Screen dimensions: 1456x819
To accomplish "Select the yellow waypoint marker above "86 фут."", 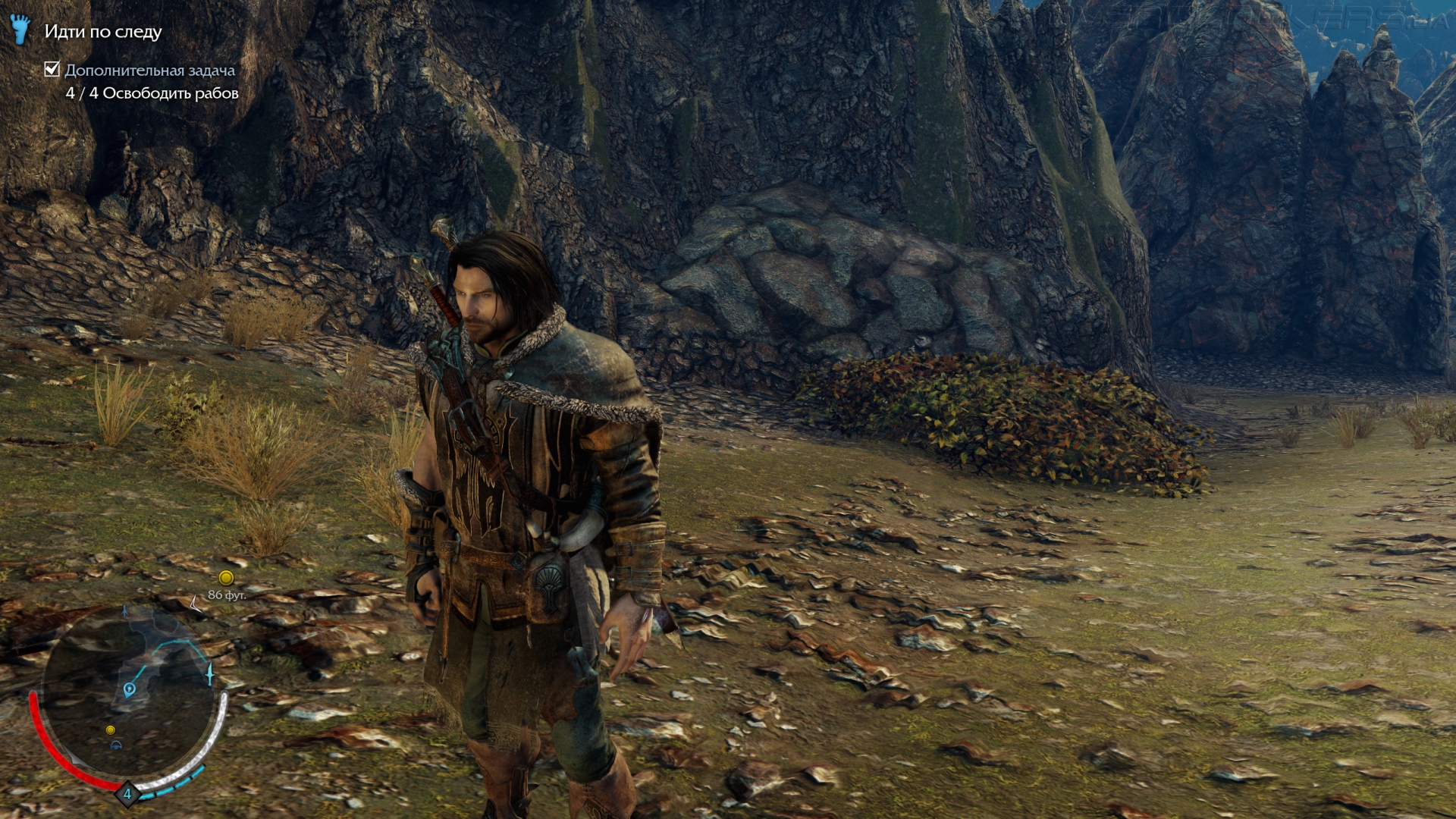I will pos(225,578).
